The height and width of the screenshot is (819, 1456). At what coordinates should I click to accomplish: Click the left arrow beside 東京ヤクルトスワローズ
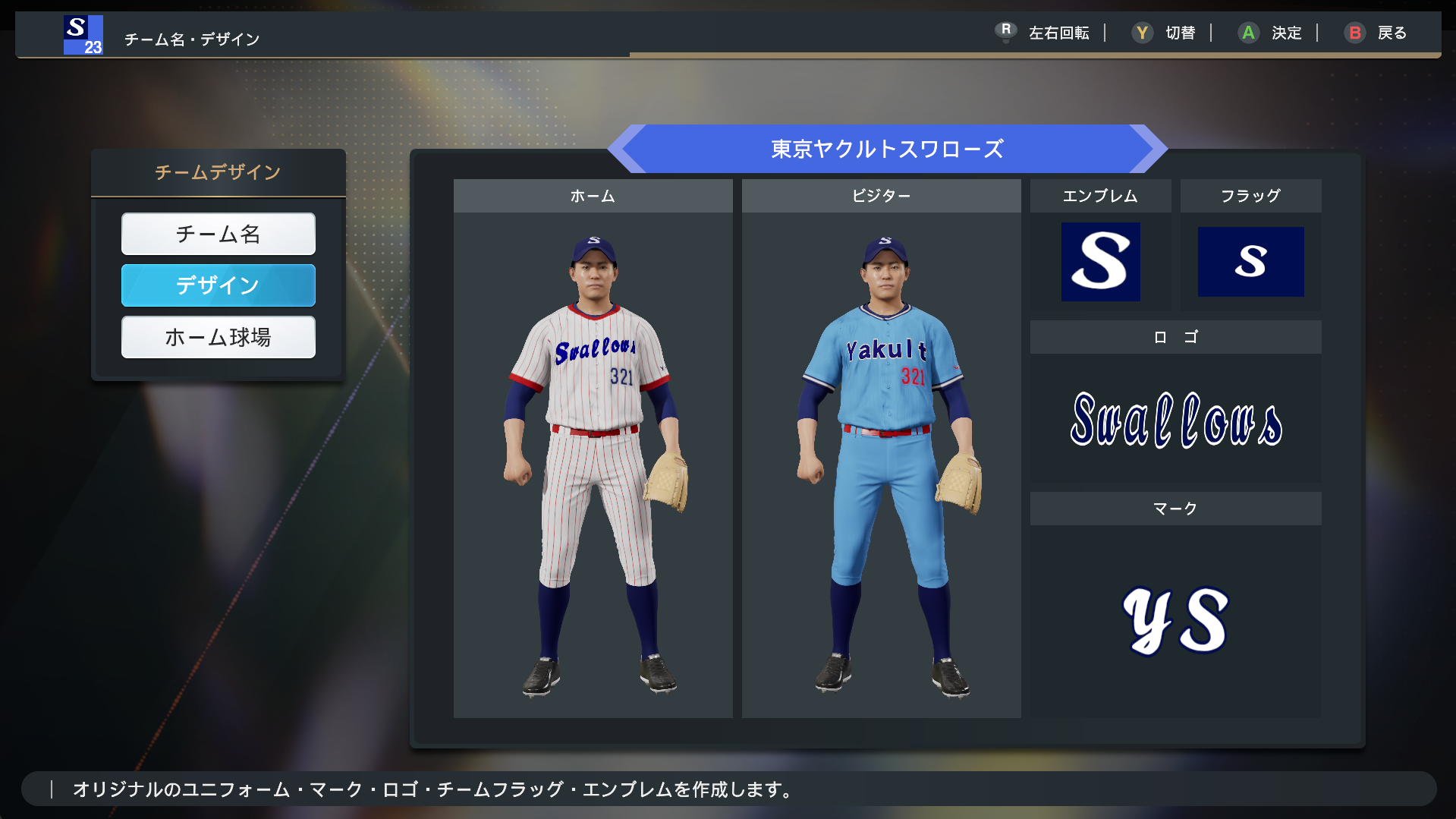[627, 149]
